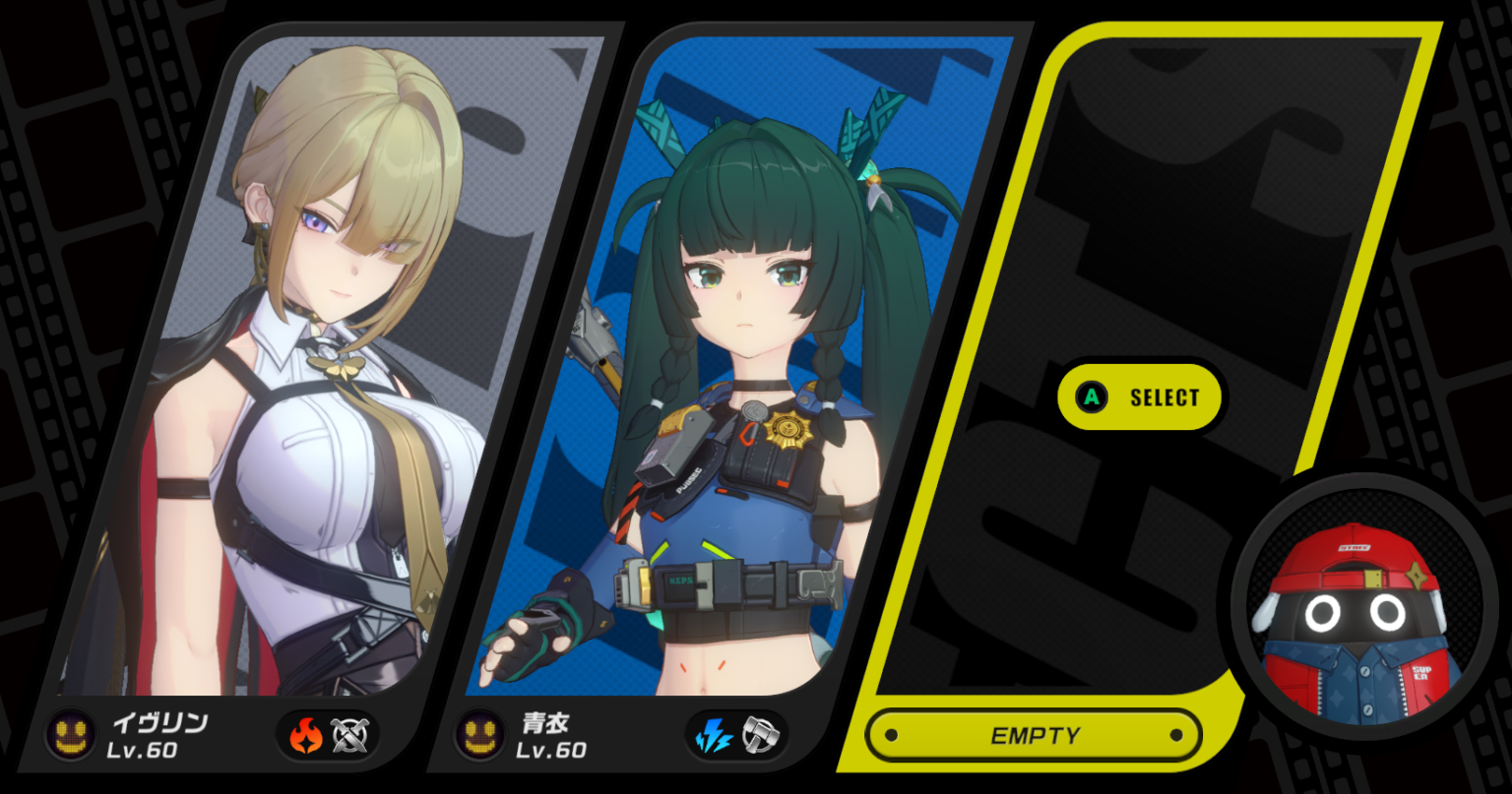Screen dimensions: 1512x794
Task: Click the EMPTY slot label bar
Action: pos(1034,736)
